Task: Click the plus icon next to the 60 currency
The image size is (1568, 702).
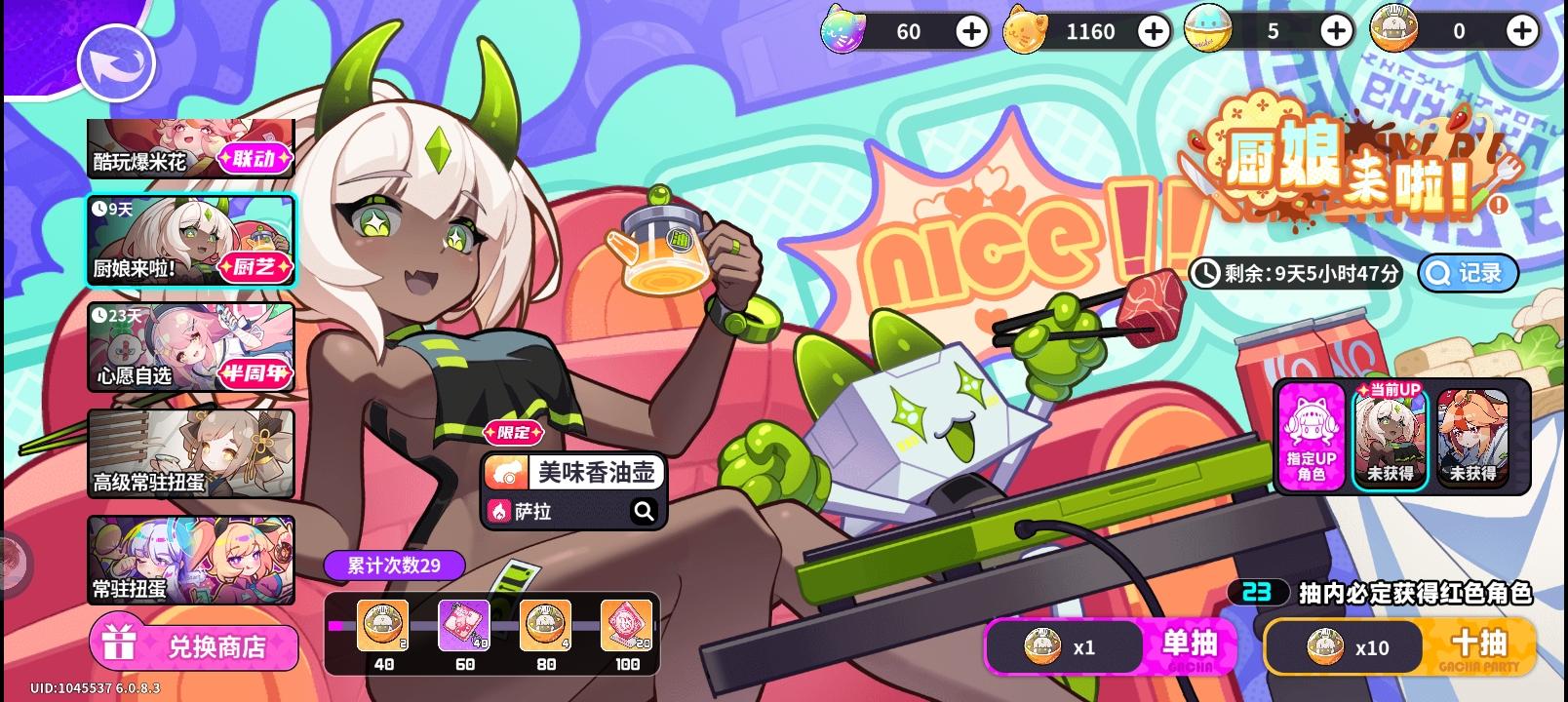Action: [x=970, y=30]
